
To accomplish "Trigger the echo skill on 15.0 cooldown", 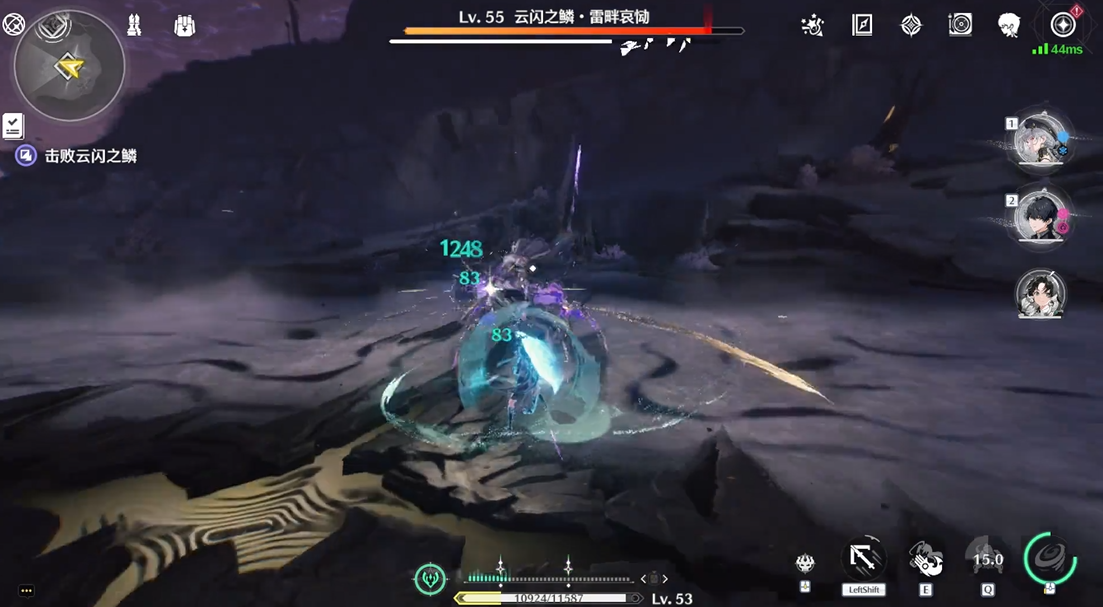I will click(988, 559).
